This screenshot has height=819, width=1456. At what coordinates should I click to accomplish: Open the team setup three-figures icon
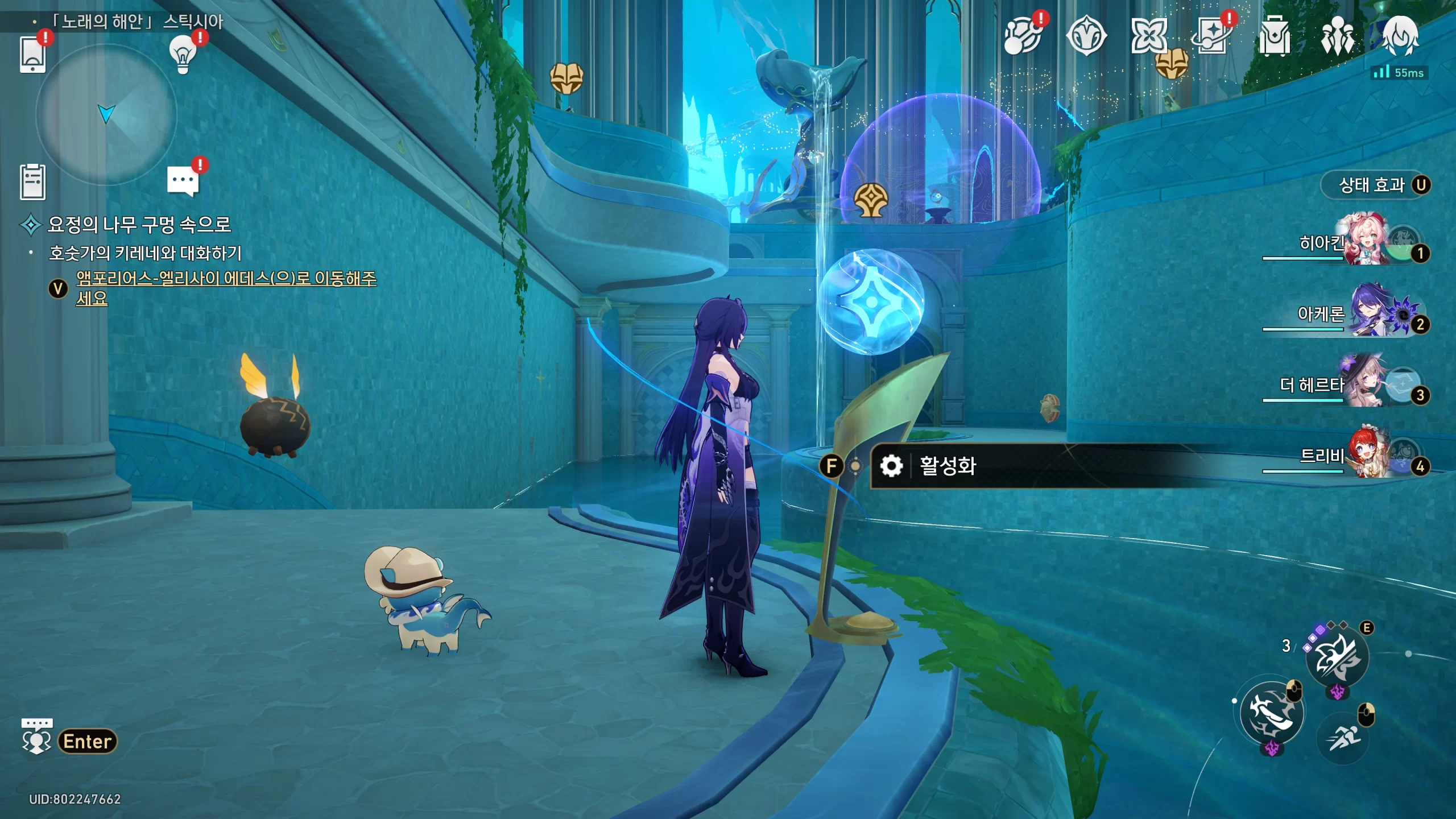click(1337, 36)
